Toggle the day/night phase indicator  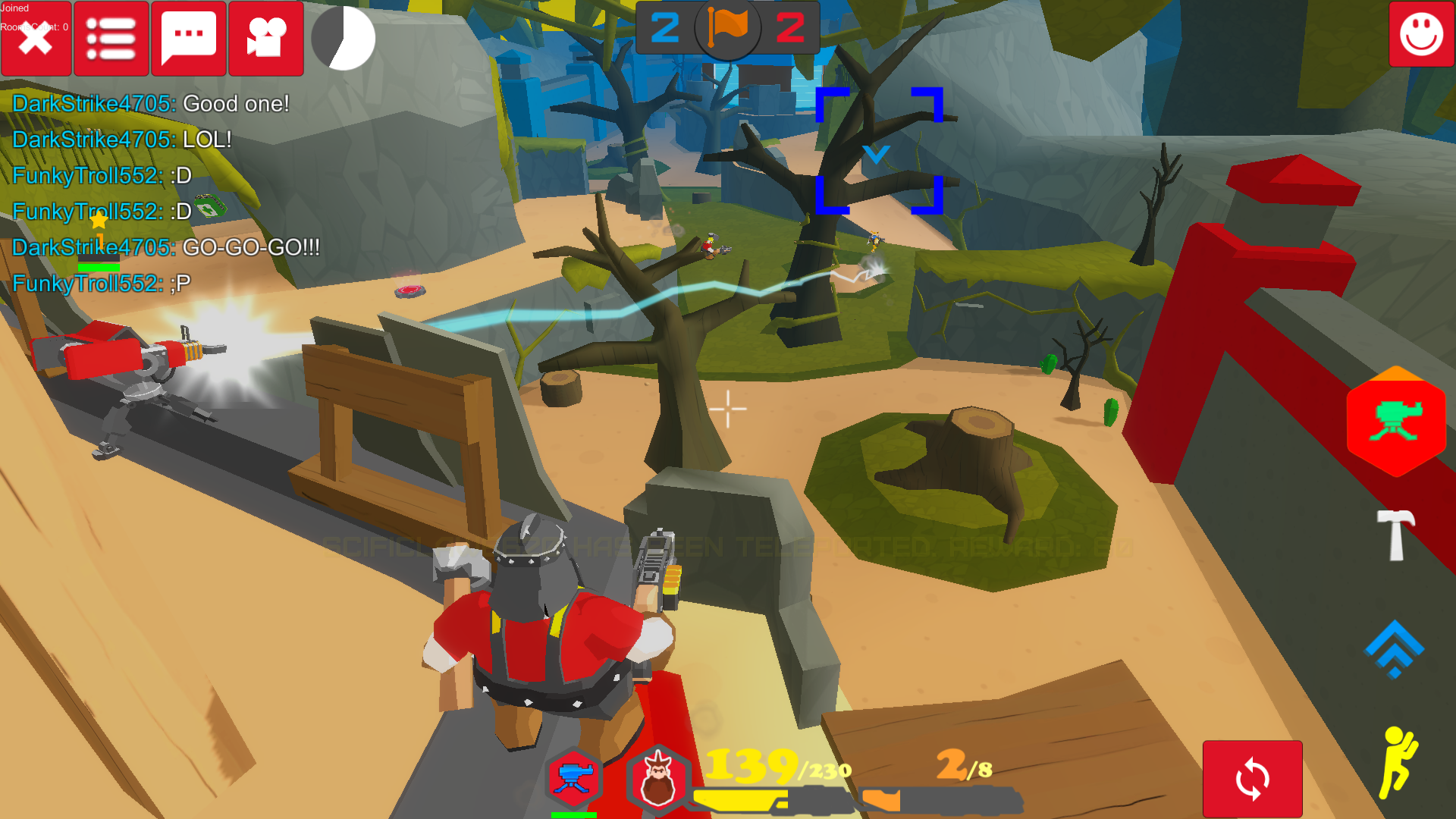click(x=343, y=39)
